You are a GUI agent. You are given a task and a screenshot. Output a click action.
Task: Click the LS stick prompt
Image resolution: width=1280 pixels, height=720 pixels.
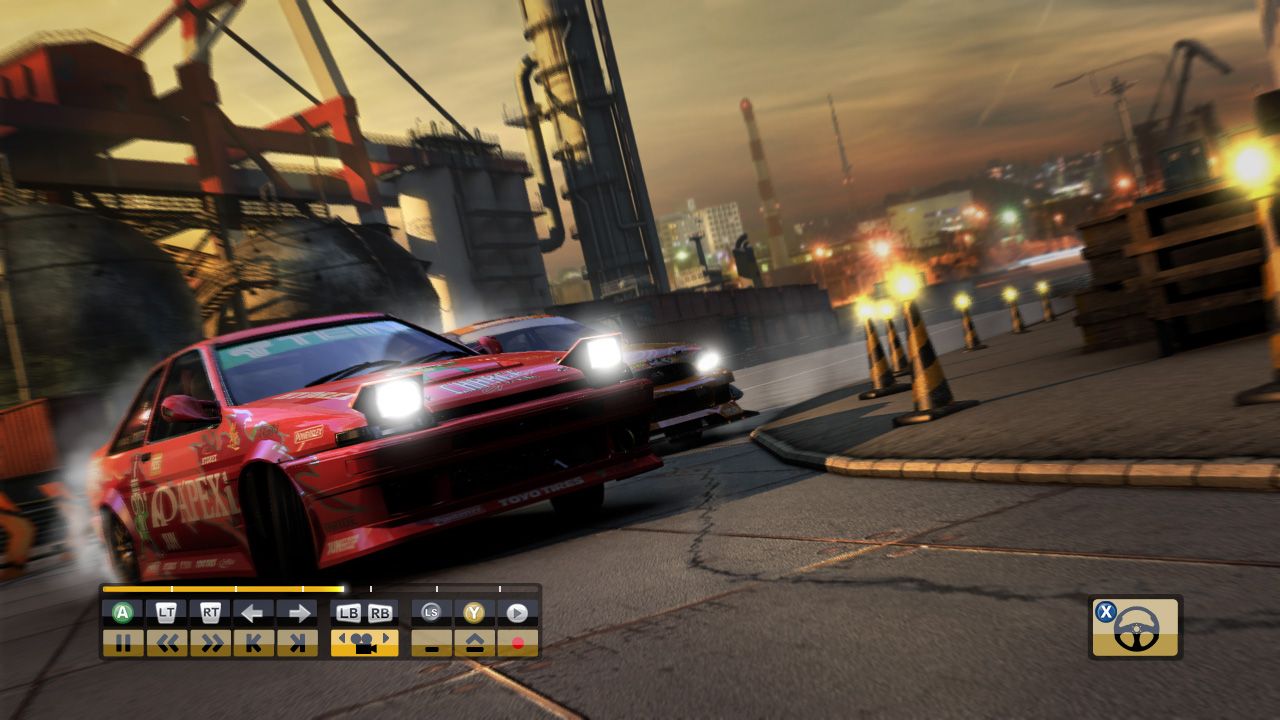(432, 612)
